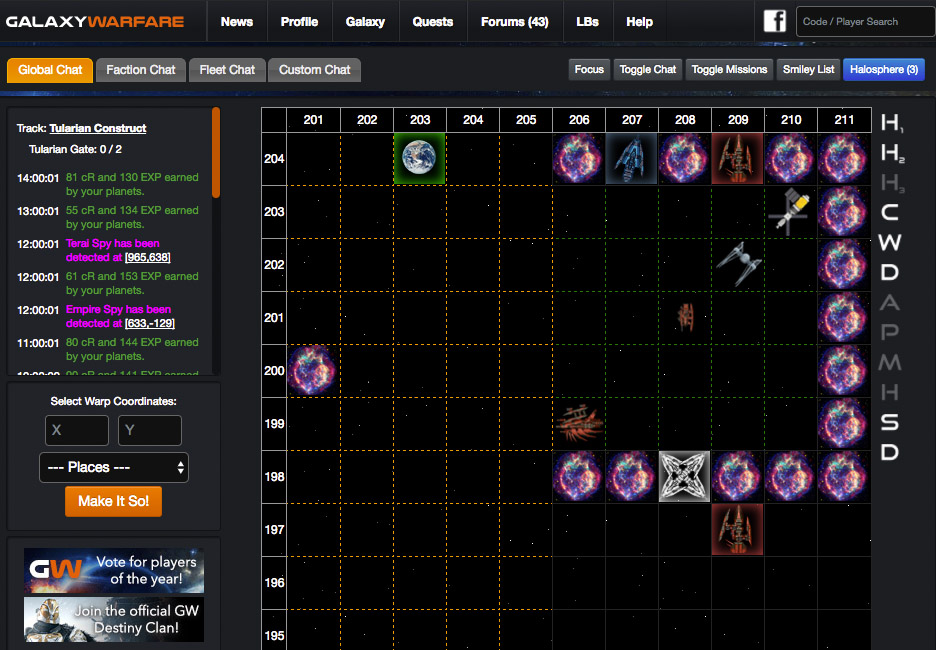The width and height of the screenshot is (936, 650).
Task: Open Forums (43)
Action: click(514, 22)
